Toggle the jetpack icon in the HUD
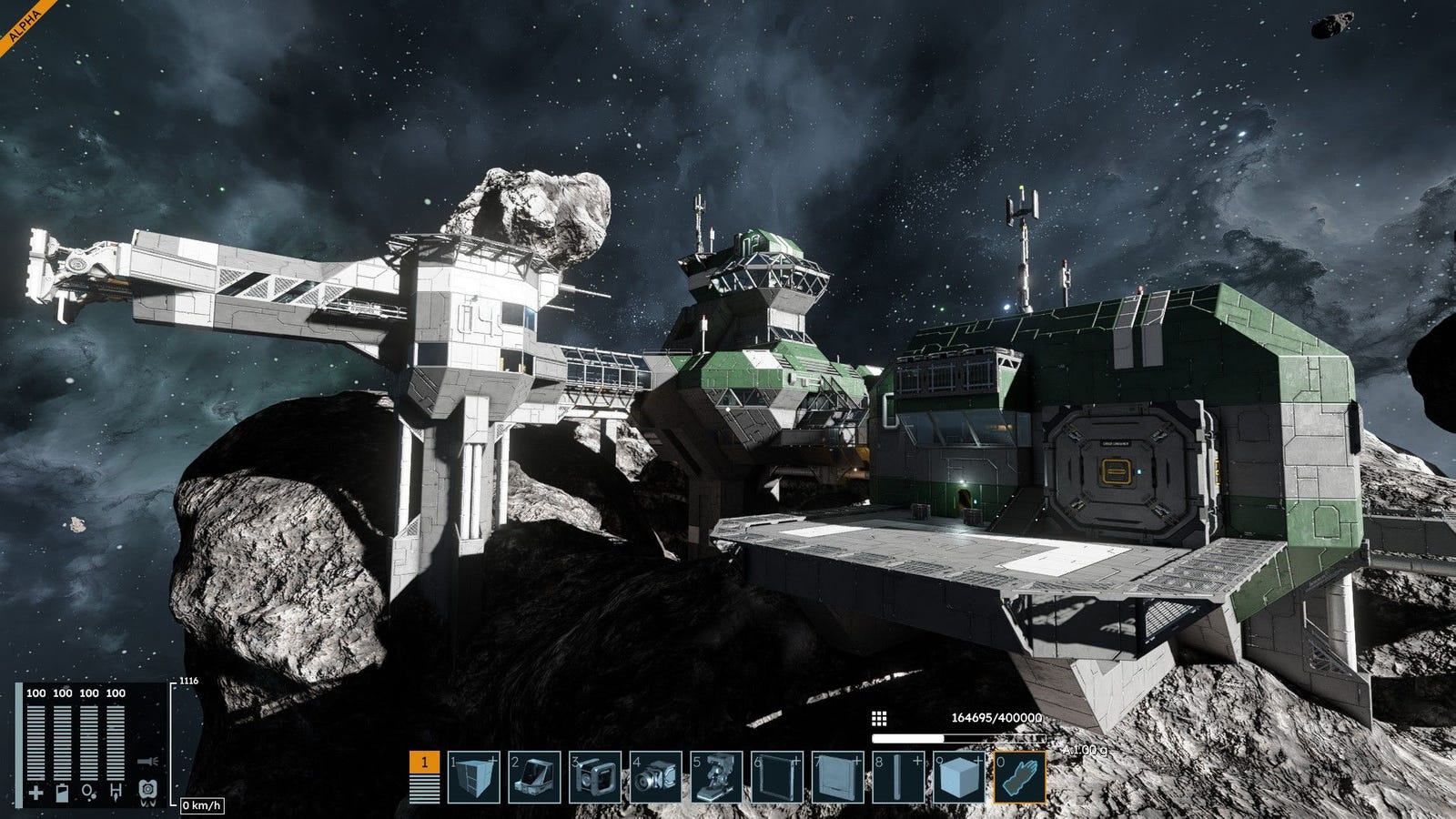Image resolution: width=1456 pixels, height=819 pixels. pyautogui.click(x=147, y=792)
